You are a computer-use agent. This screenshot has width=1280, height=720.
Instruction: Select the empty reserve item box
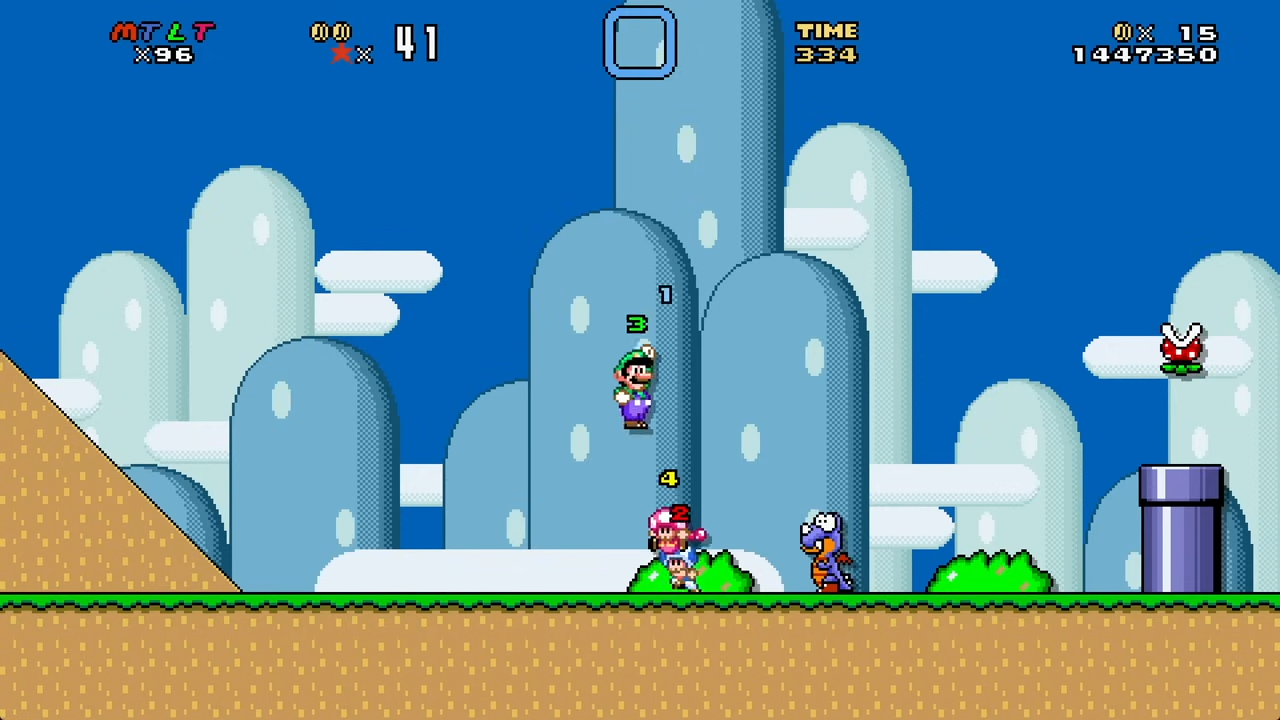(x=640, y=43)
